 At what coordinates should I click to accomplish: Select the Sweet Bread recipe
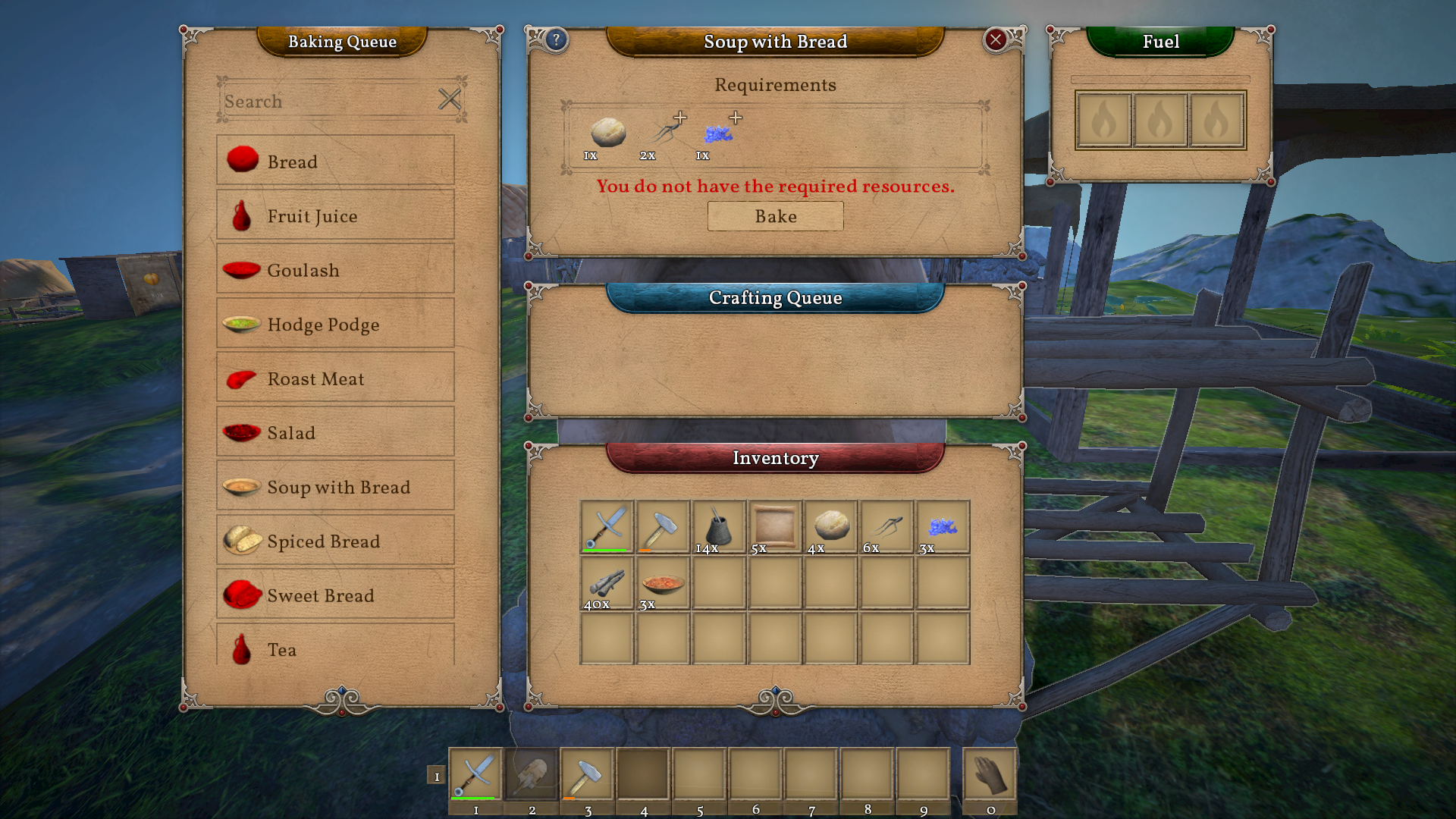click(x=335, y=595)
